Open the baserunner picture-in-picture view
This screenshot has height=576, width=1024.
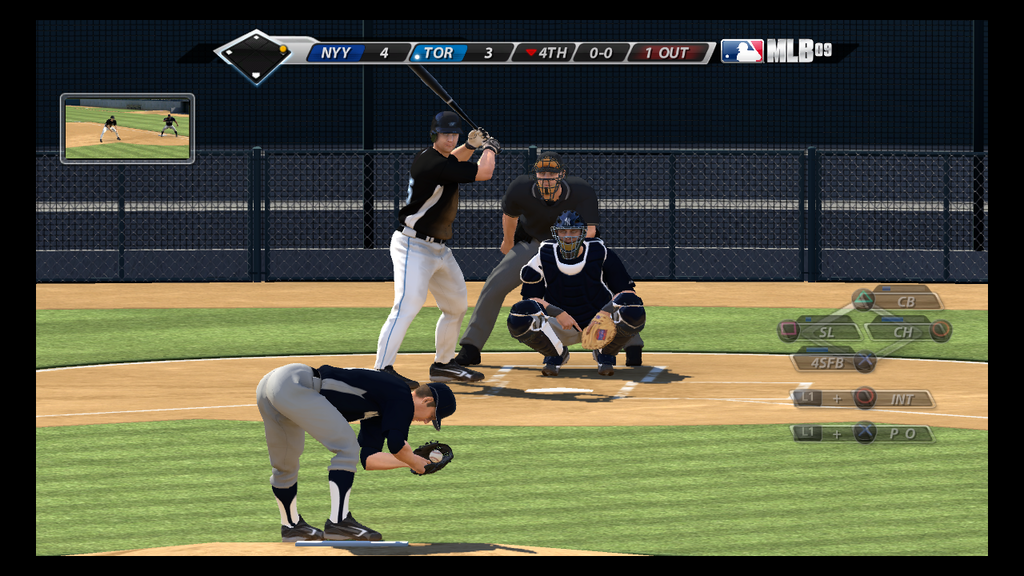coord(127,128)
